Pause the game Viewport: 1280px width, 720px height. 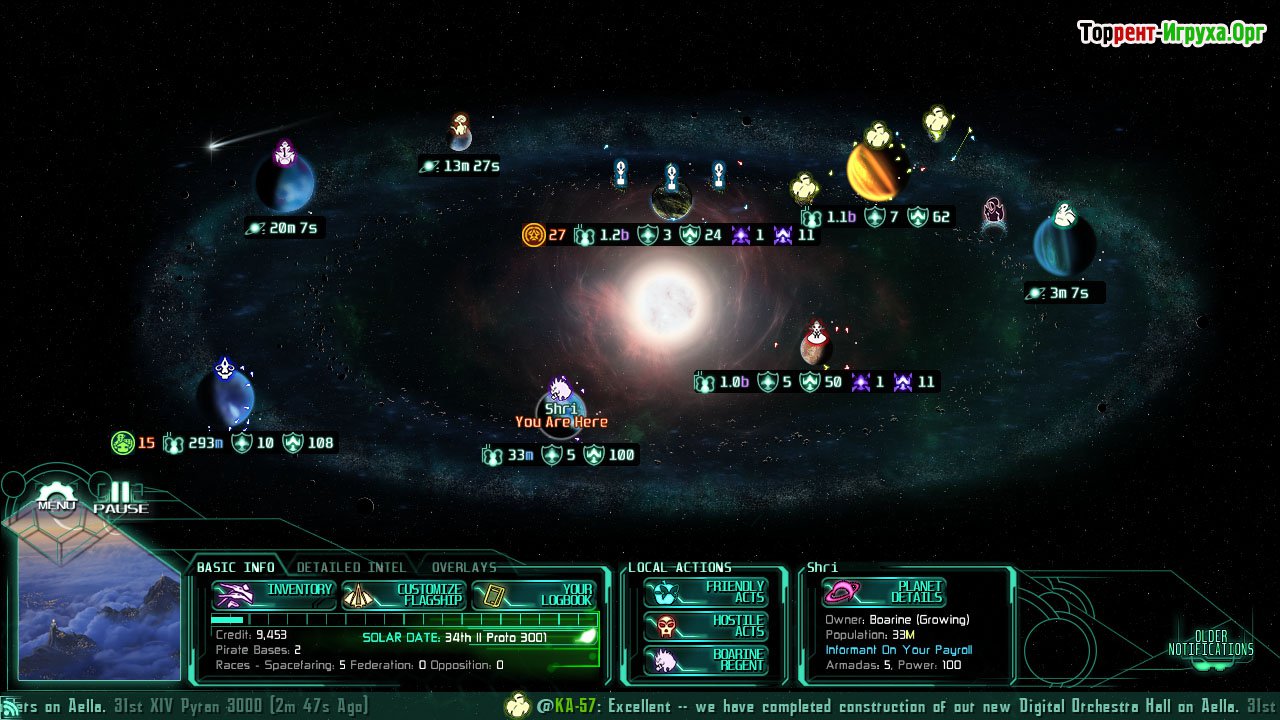tap(120, 497)
